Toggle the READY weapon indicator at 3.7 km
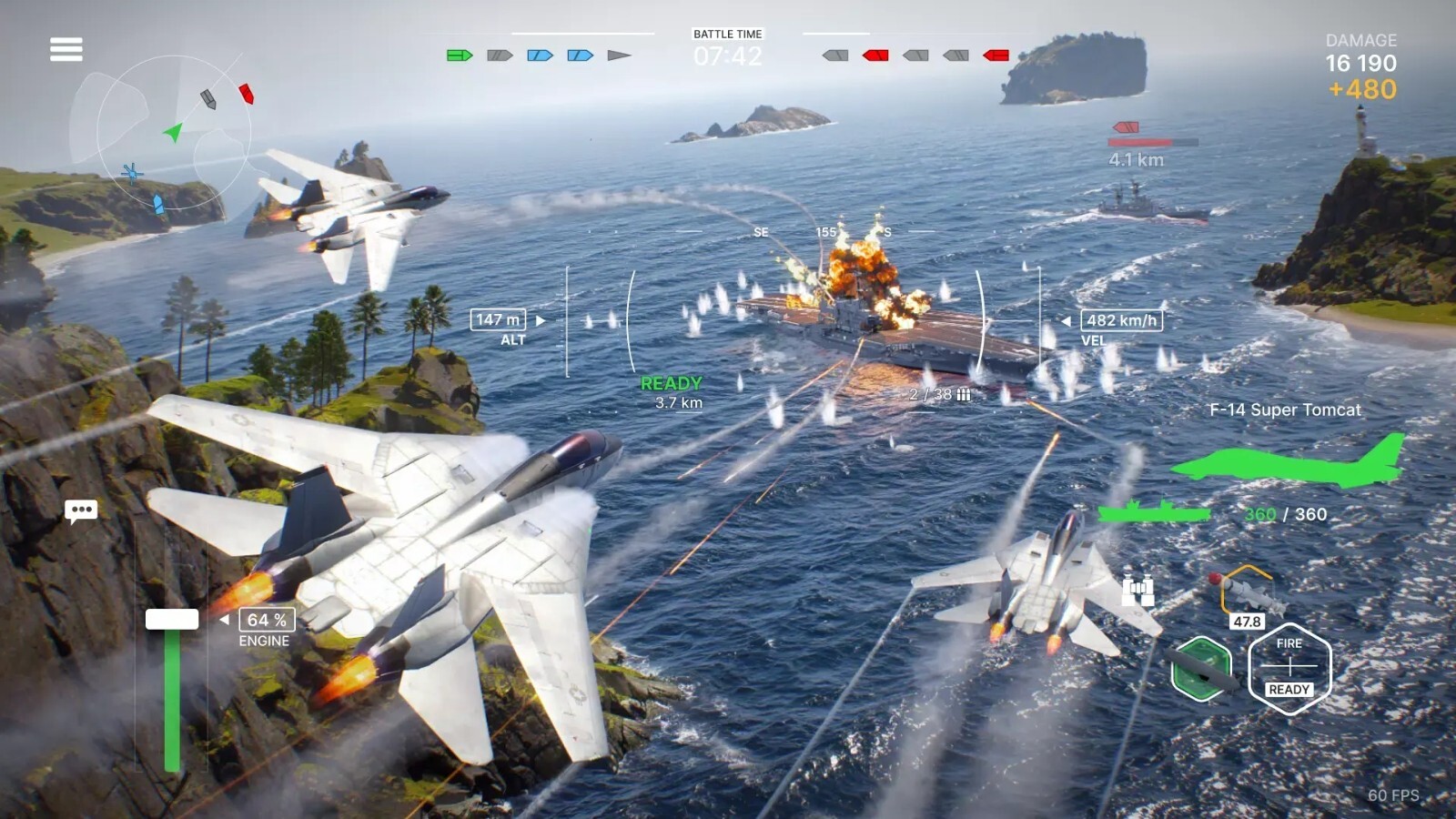 pos(672,383)
